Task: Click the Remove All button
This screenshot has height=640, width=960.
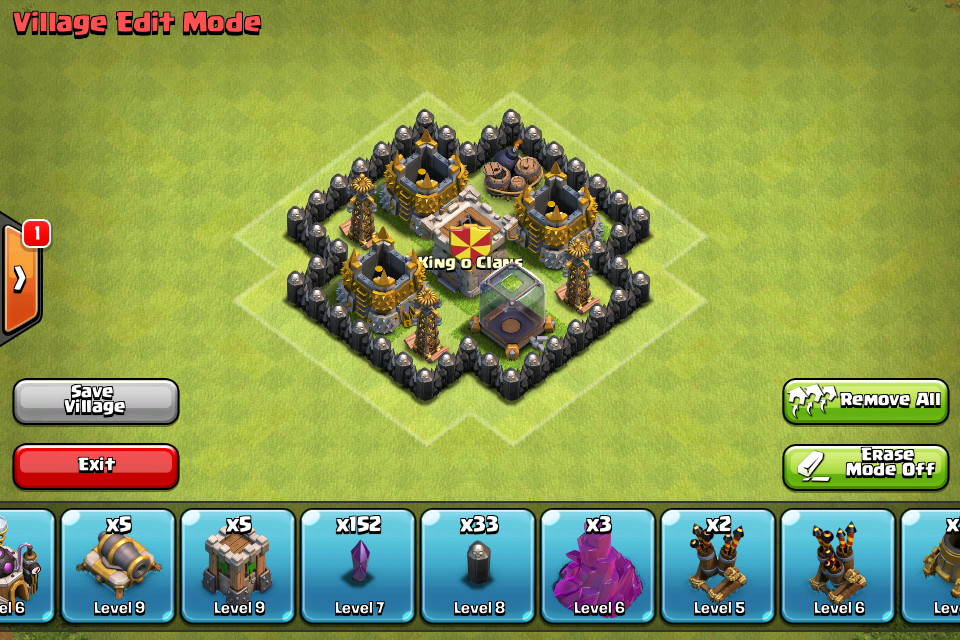Action: tap(865, 401)
